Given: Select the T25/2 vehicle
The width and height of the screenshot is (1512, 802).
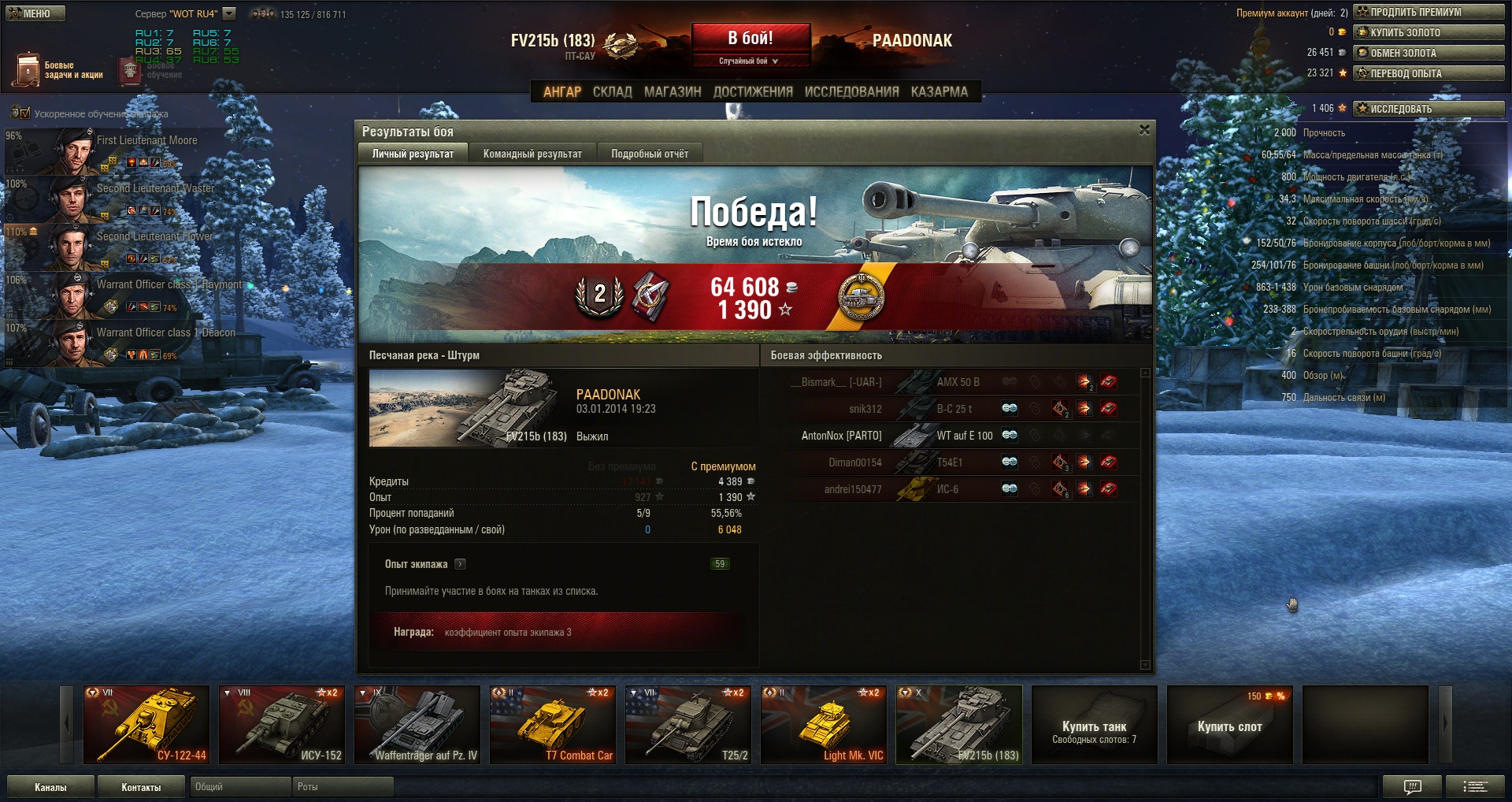Looking at the screenshot, I should pos(688,725).
